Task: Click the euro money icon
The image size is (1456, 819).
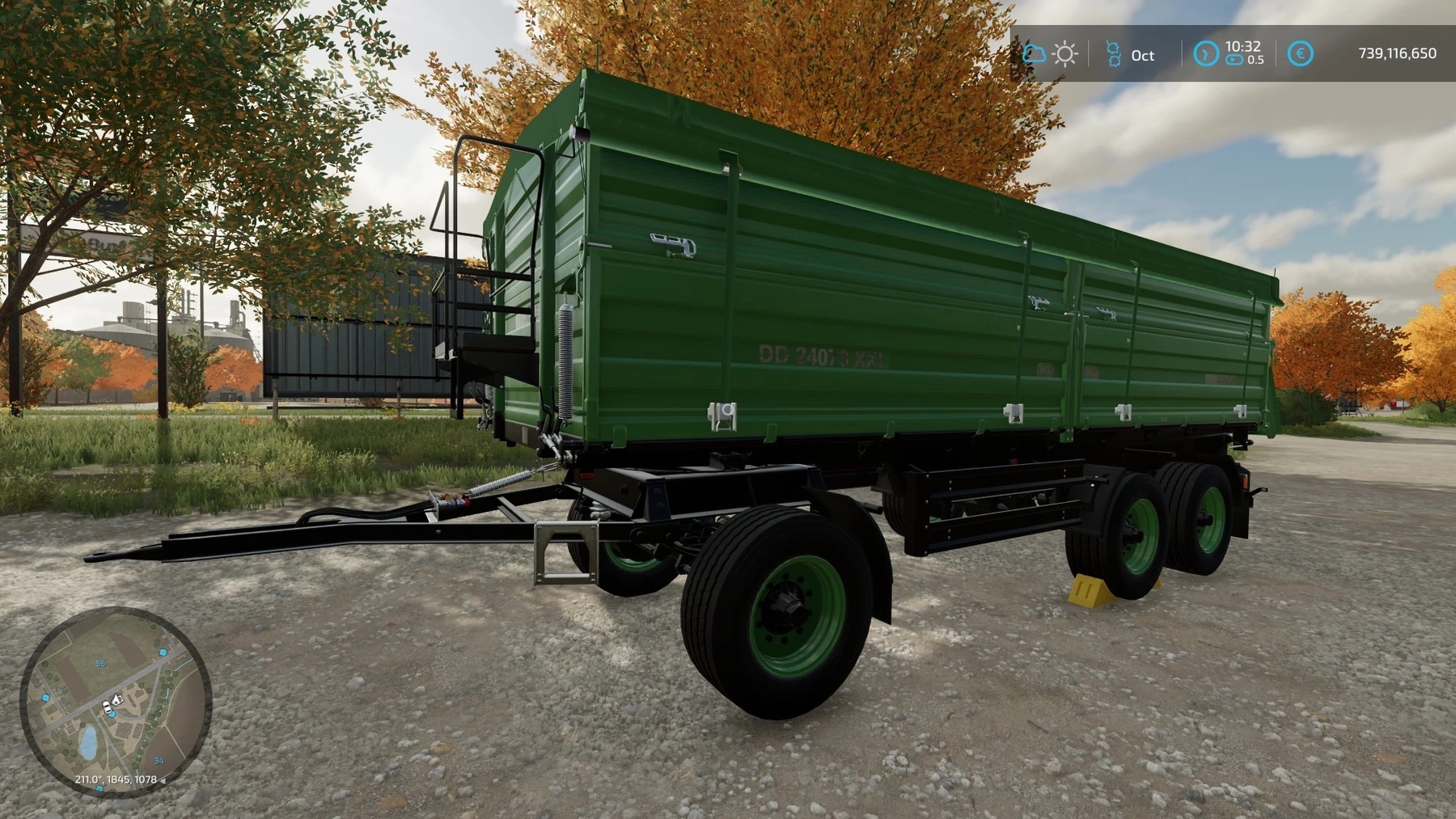Action: coord(1300,54)
